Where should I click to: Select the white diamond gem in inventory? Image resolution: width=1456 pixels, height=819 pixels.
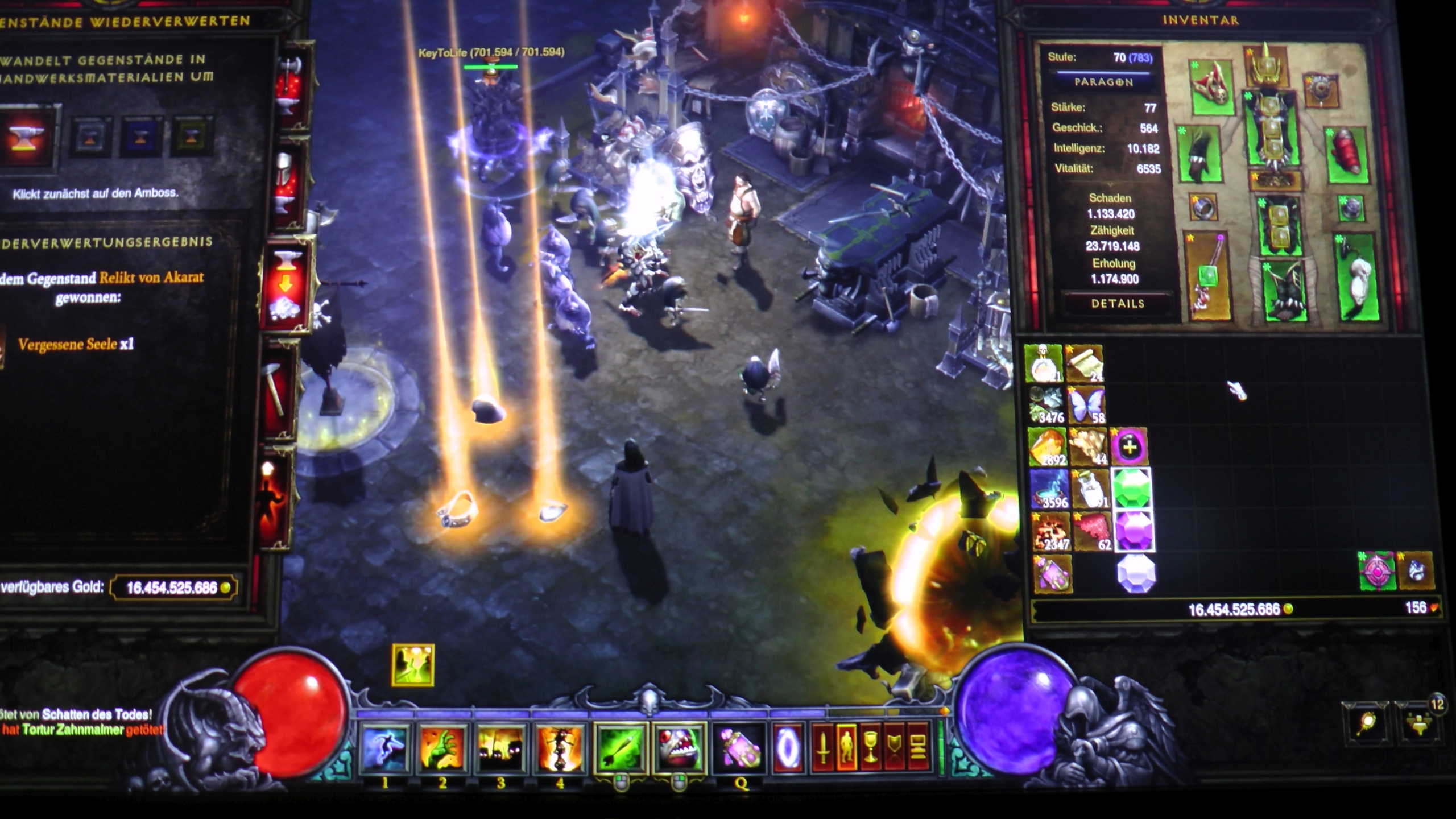[x=1136, y=574]
